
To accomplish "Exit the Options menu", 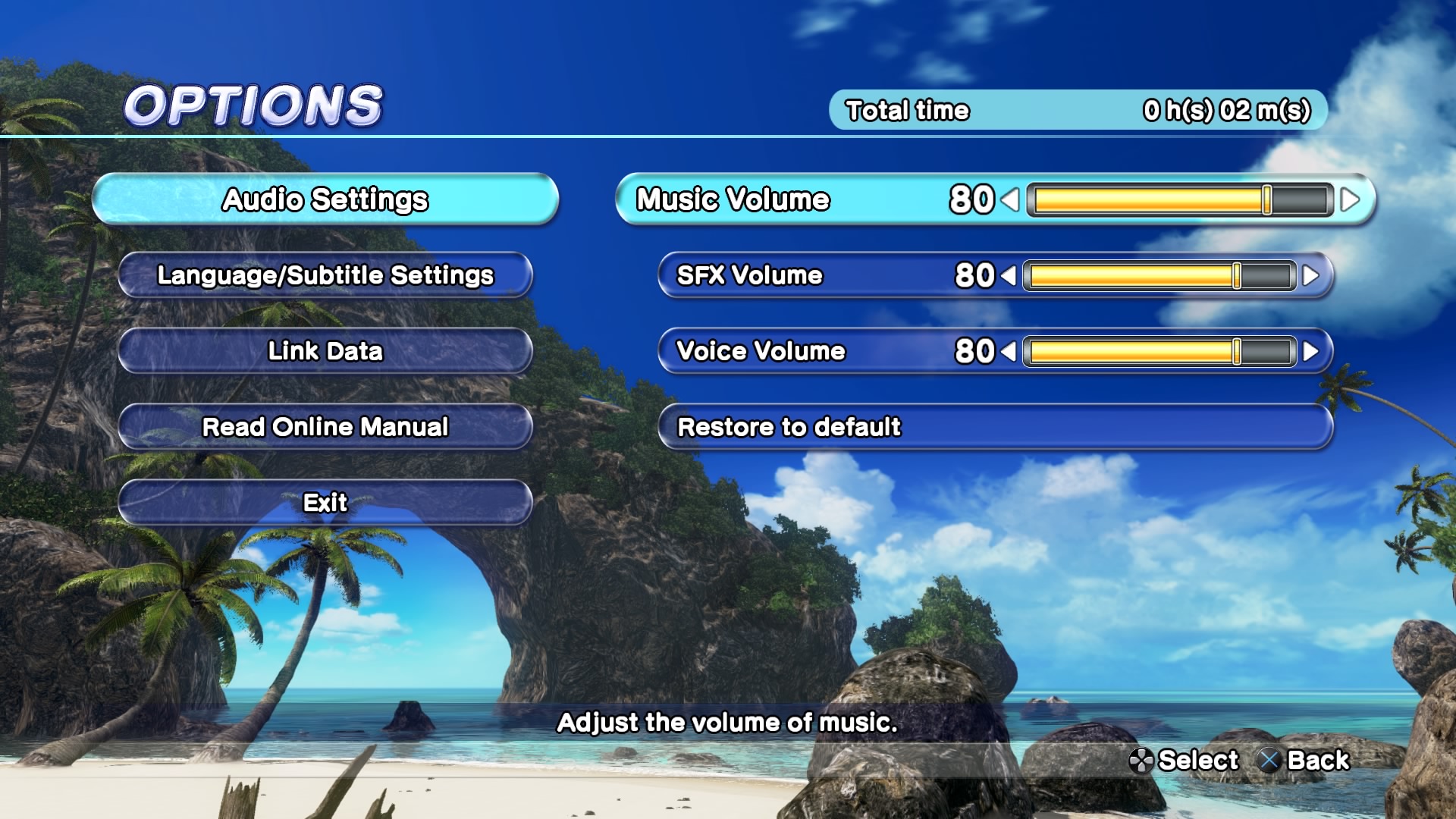I will click(x=325, y=503).
